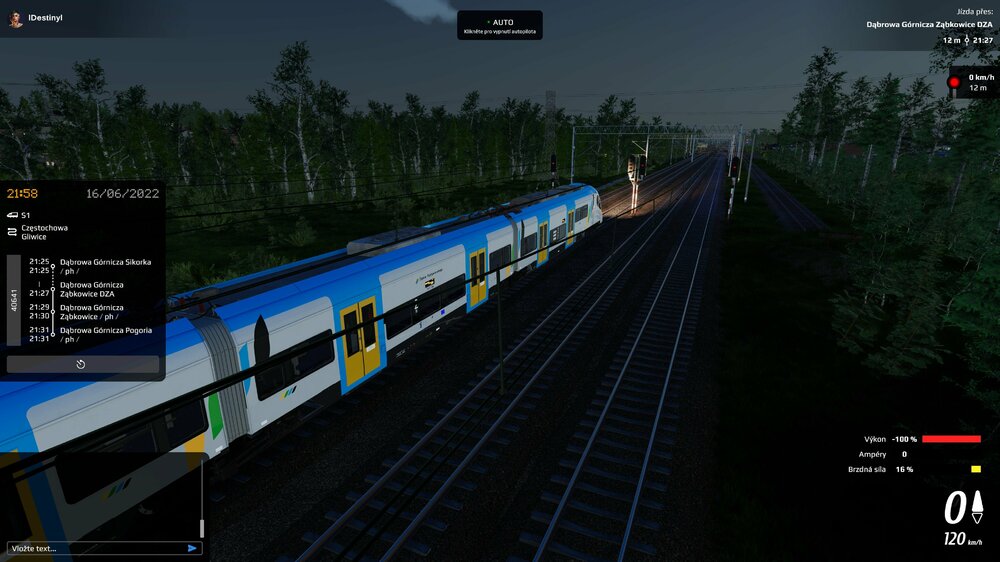Click the timetable refresh button

coord(82,364)
